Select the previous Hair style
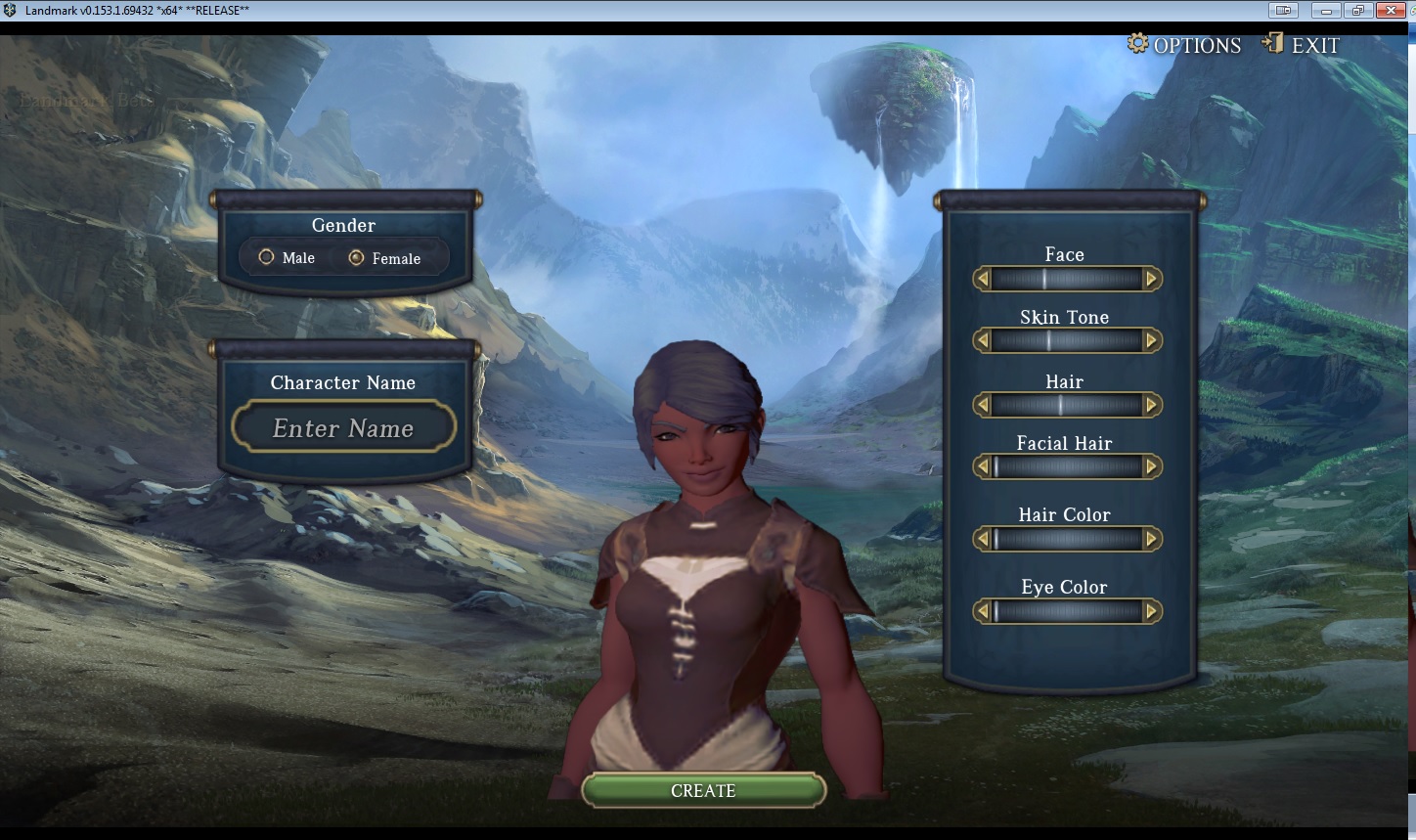The height and width of the screenshot is (840, 1416). click(x=983, y=405)
